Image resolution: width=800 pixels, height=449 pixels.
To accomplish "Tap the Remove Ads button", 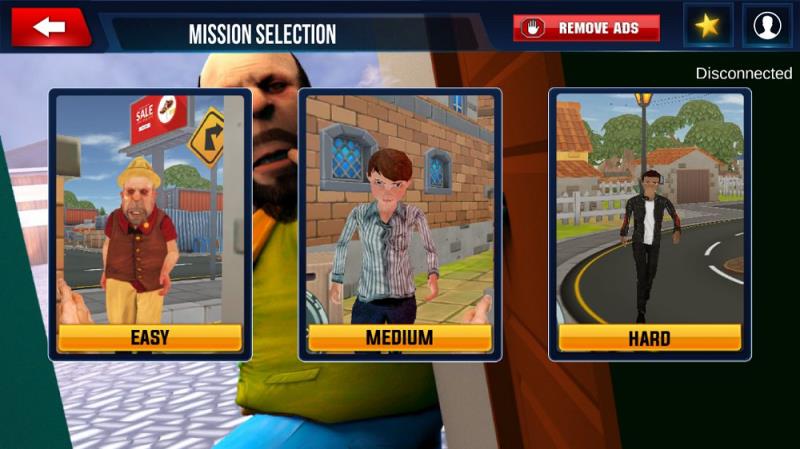I will click(x=587, y=28).
